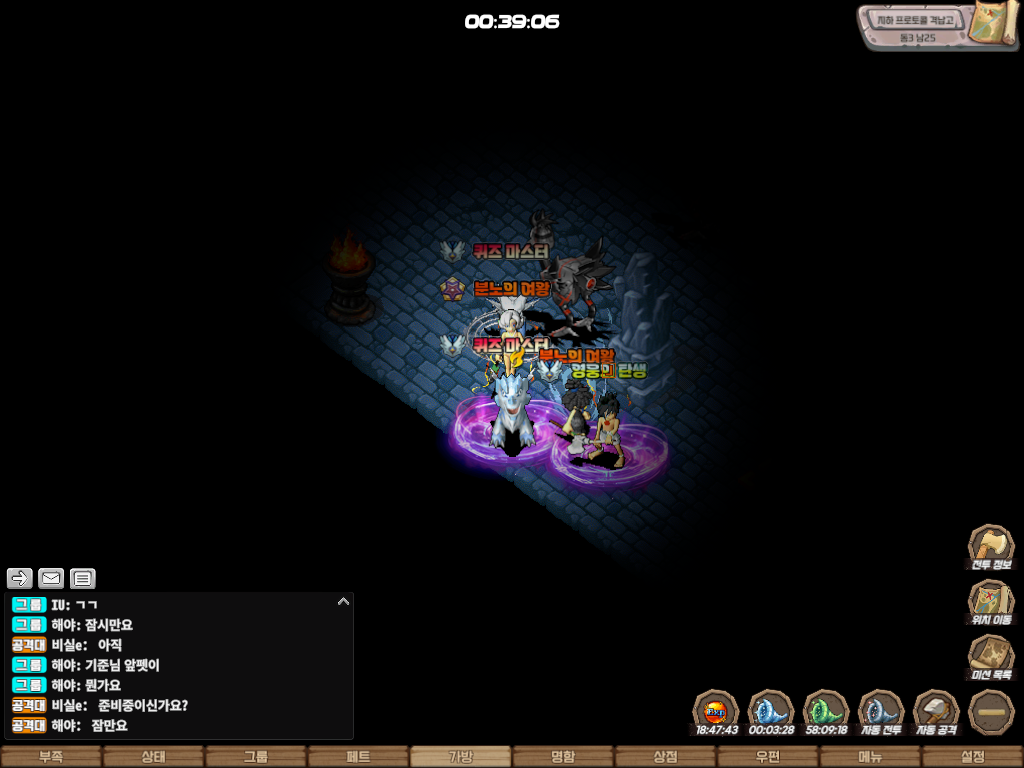Screen dimensions: 1024x768
Task: Open the 전투 정보 axe icon
Action: [x=990, y=547]
